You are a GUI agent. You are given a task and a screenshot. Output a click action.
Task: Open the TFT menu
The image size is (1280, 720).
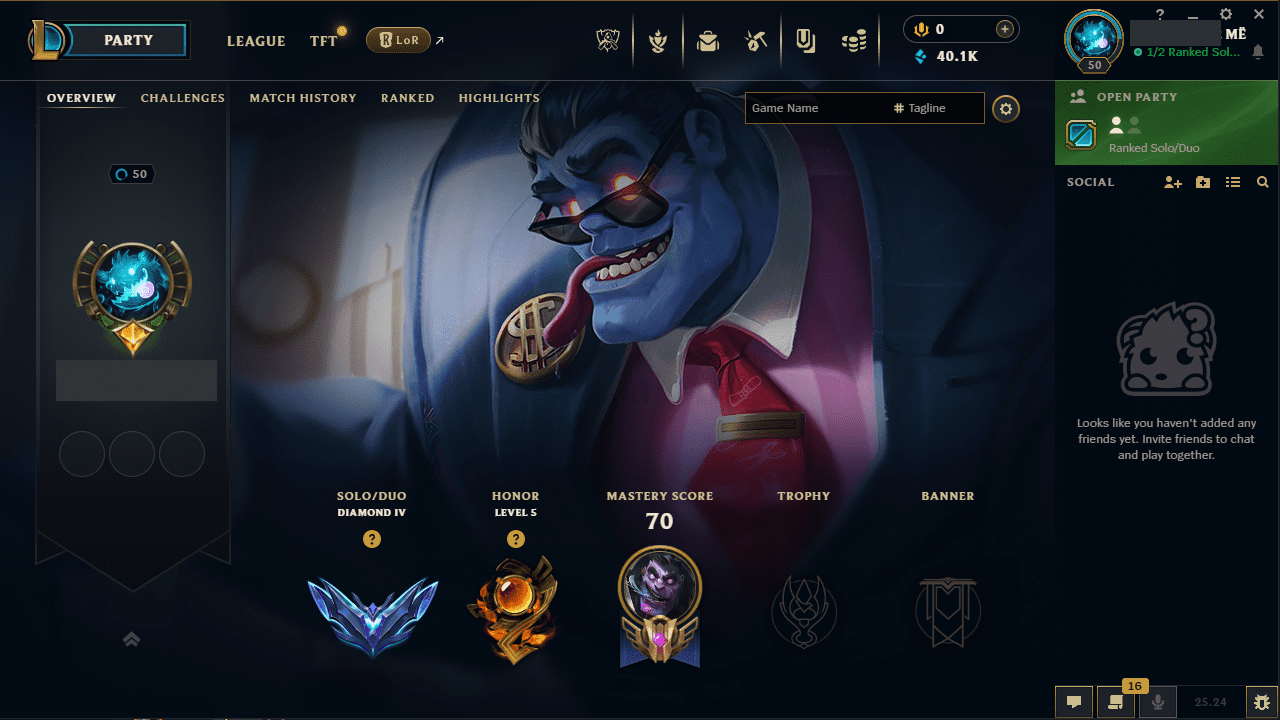[322, 41]
